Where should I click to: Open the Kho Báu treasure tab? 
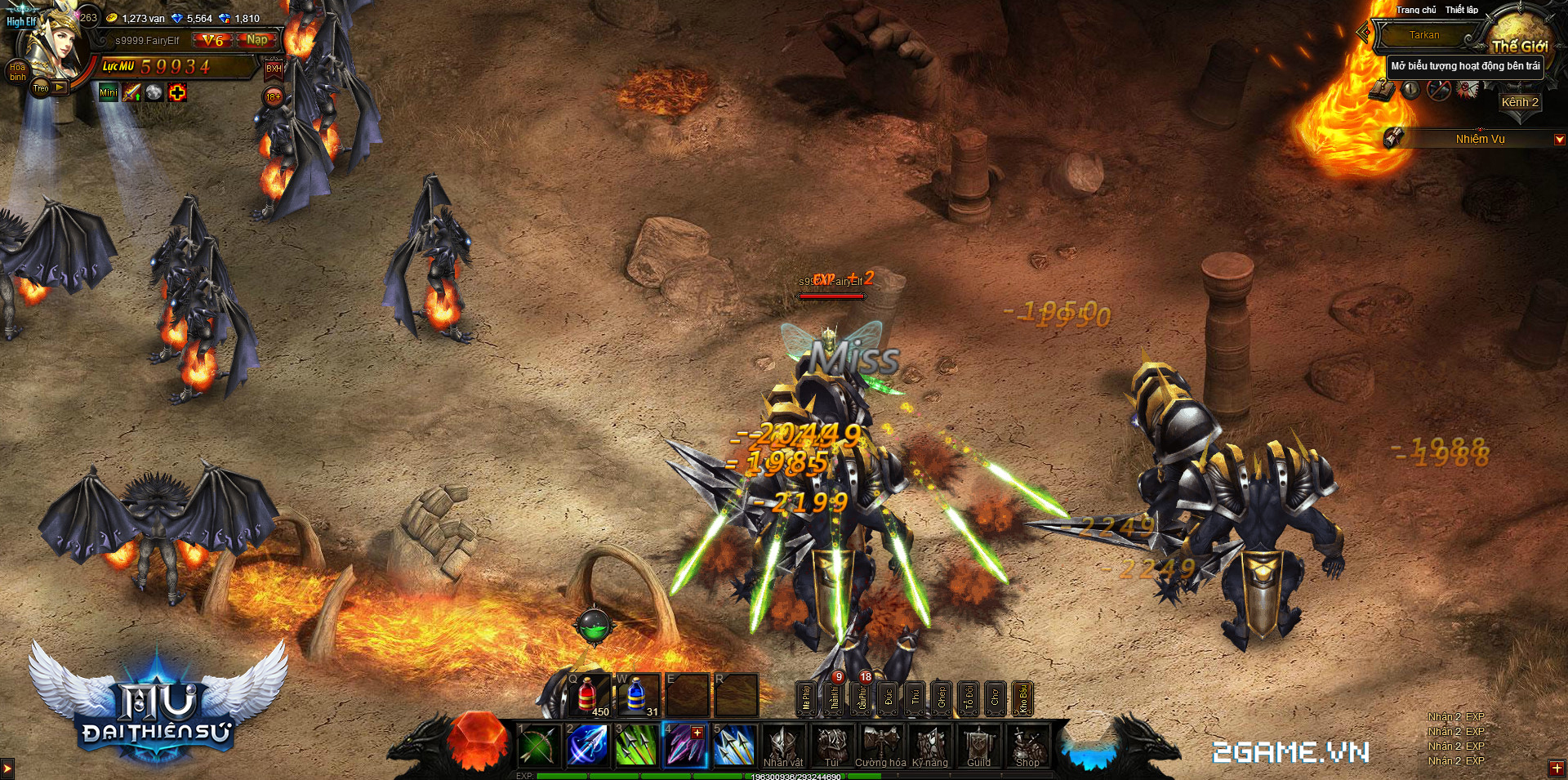[1022, 698]
